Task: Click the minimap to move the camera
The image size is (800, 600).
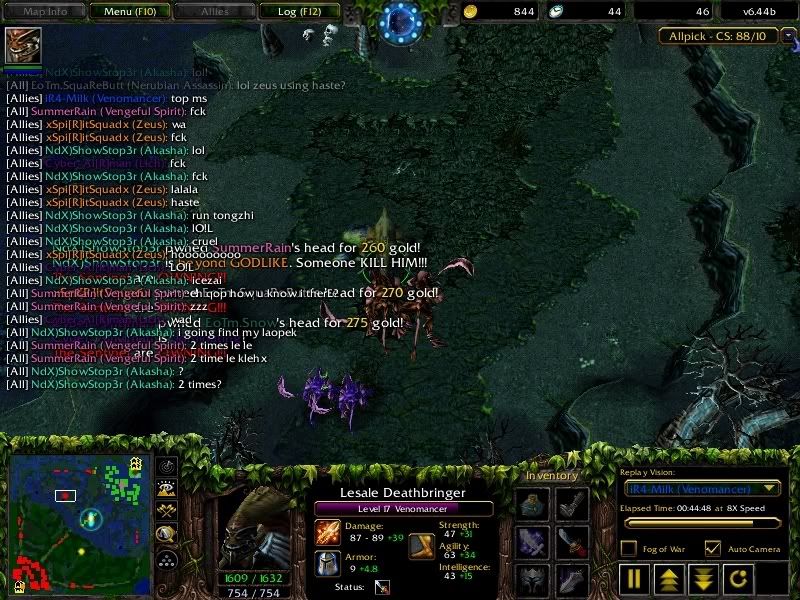Action: pyautogui.click(x=80, y=520)
